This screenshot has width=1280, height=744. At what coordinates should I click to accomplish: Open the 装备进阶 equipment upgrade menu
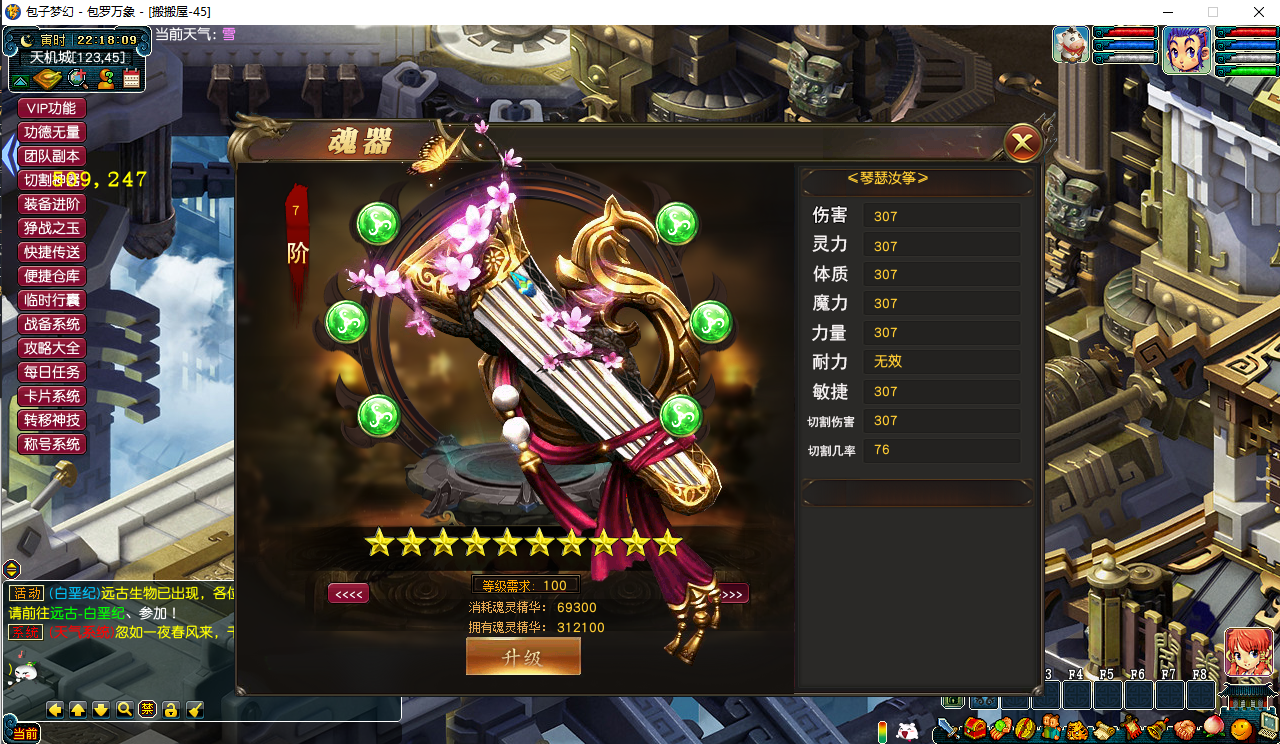coord(52,204)
